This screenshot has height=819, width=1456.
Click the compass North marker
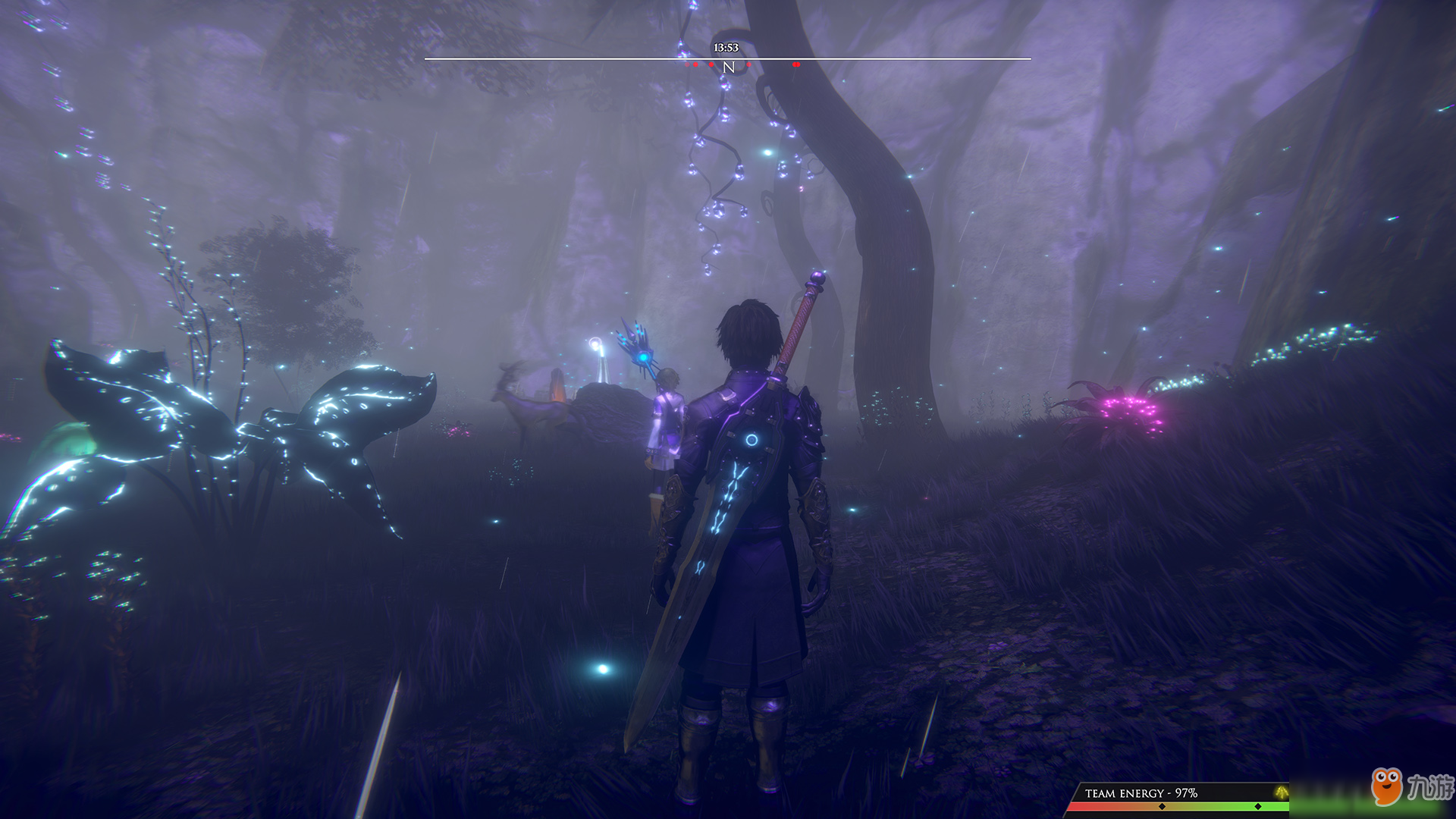tap(729, 67)
